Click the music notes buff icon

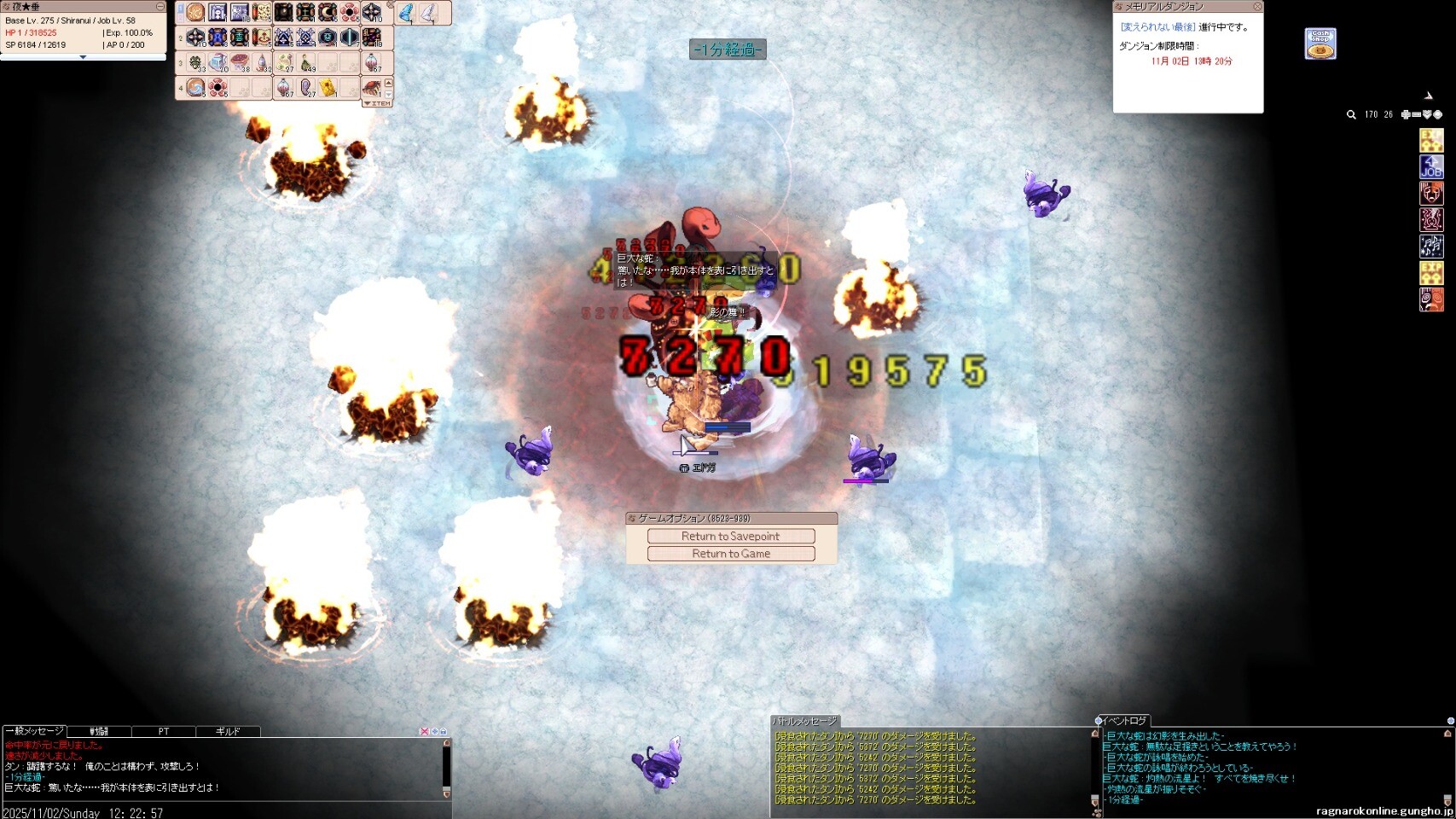(1431, 247)
